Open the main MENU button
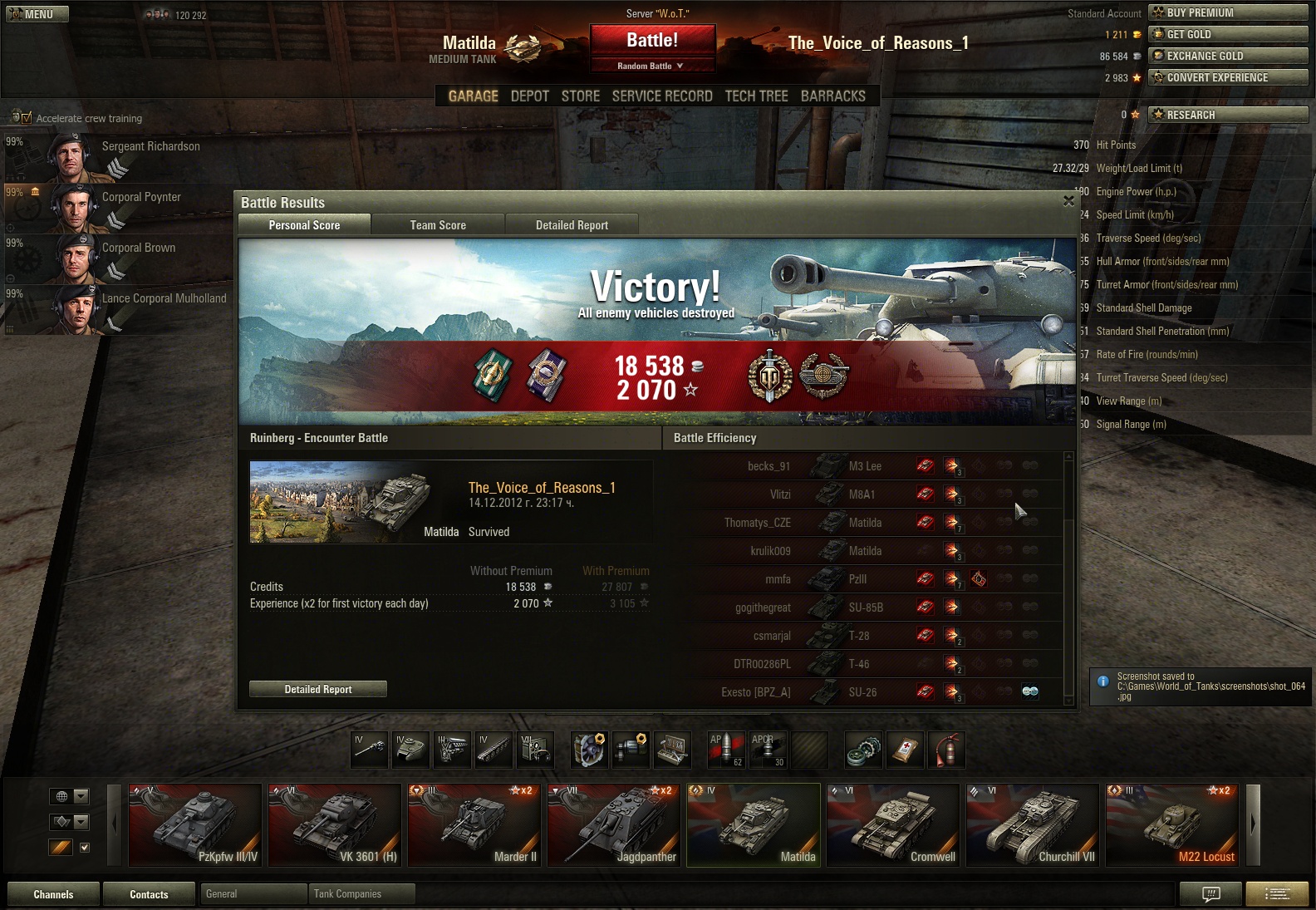1316x910 pixels. point(37,14)
